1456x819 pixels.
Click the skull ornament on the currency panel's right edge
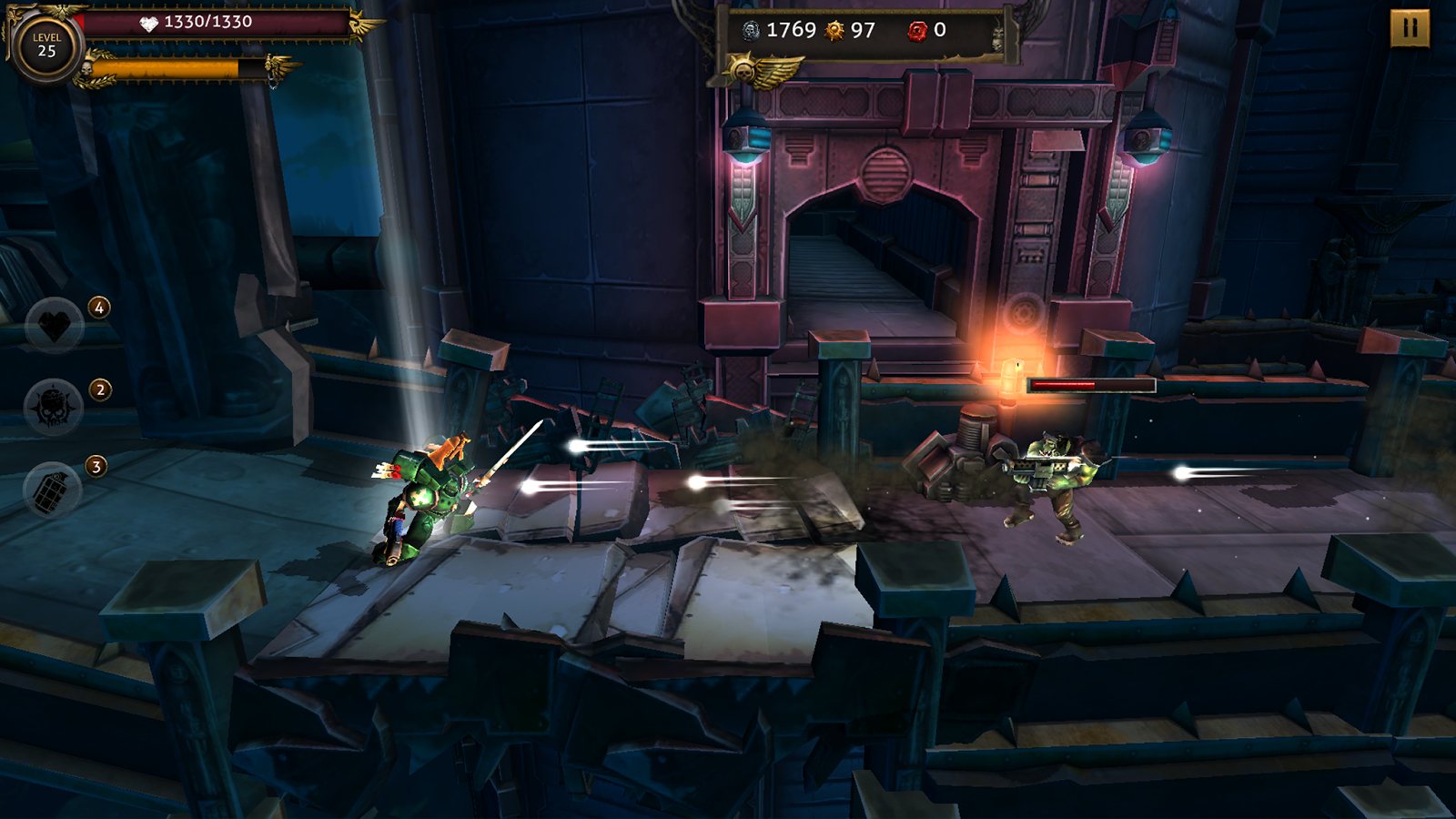(997, 38)
